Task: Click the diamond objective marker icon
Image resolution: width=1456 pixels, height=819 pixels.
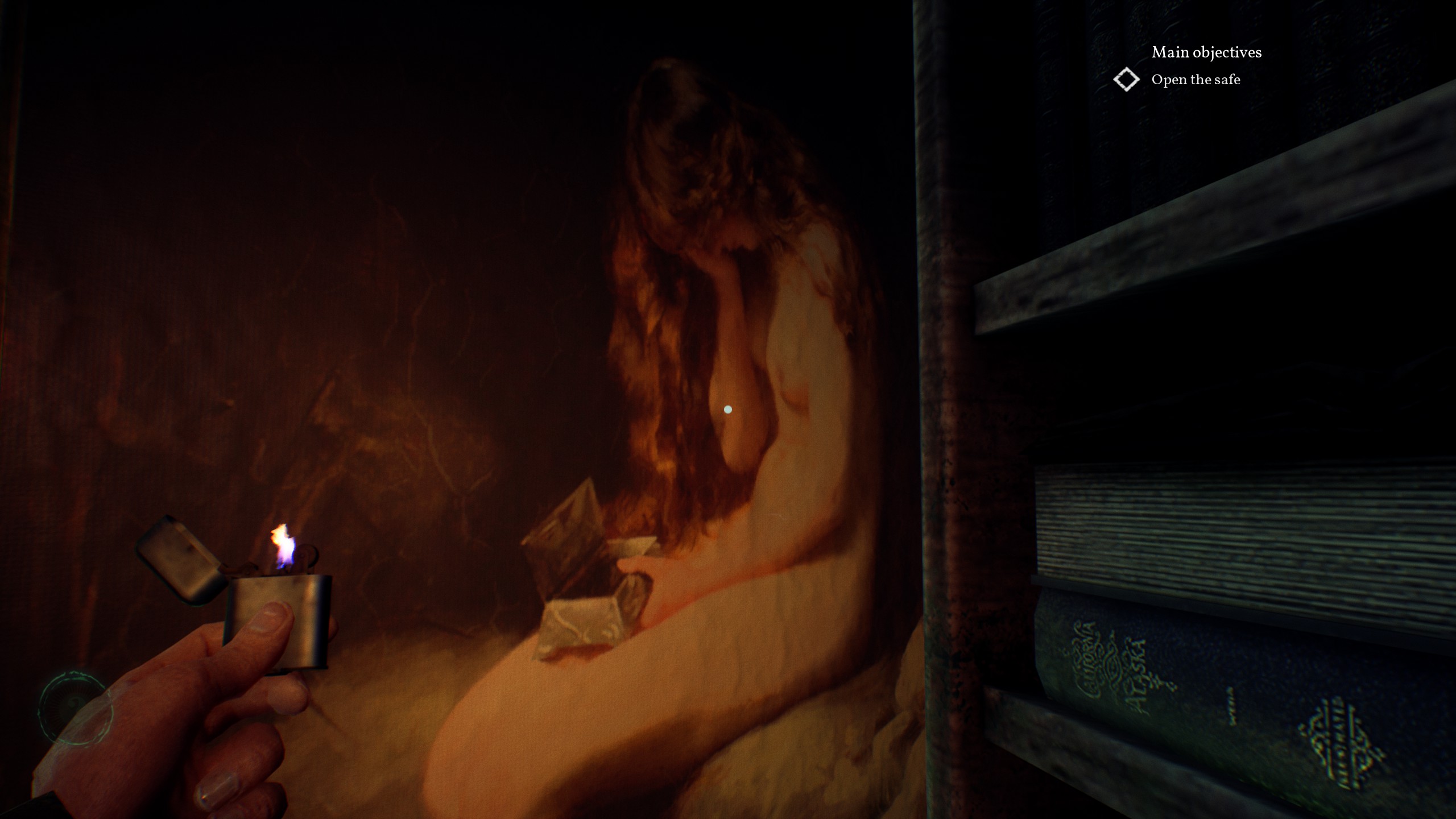Action: (1126, 79)
